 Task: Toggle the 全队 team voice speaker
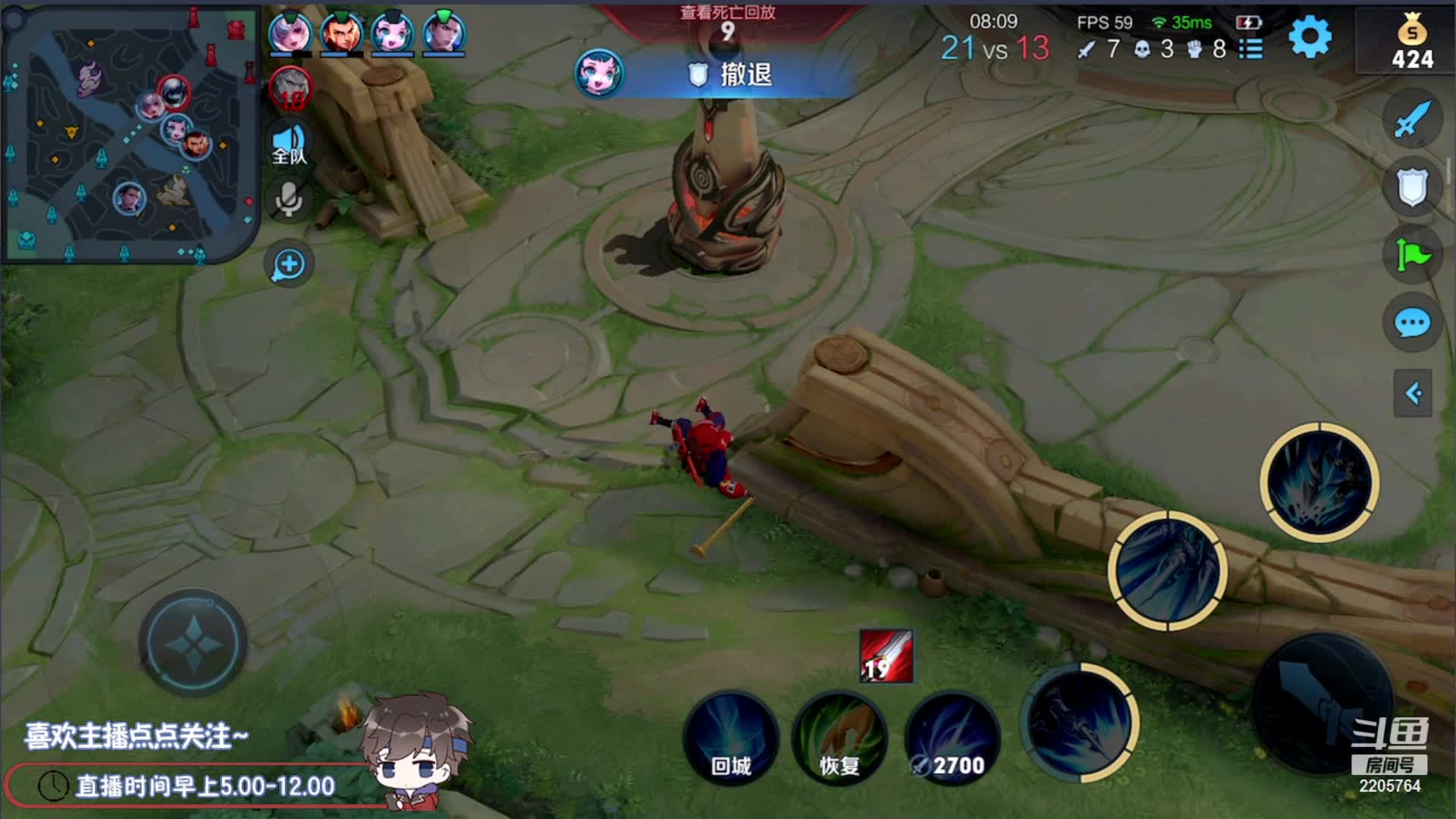[289, 145]
